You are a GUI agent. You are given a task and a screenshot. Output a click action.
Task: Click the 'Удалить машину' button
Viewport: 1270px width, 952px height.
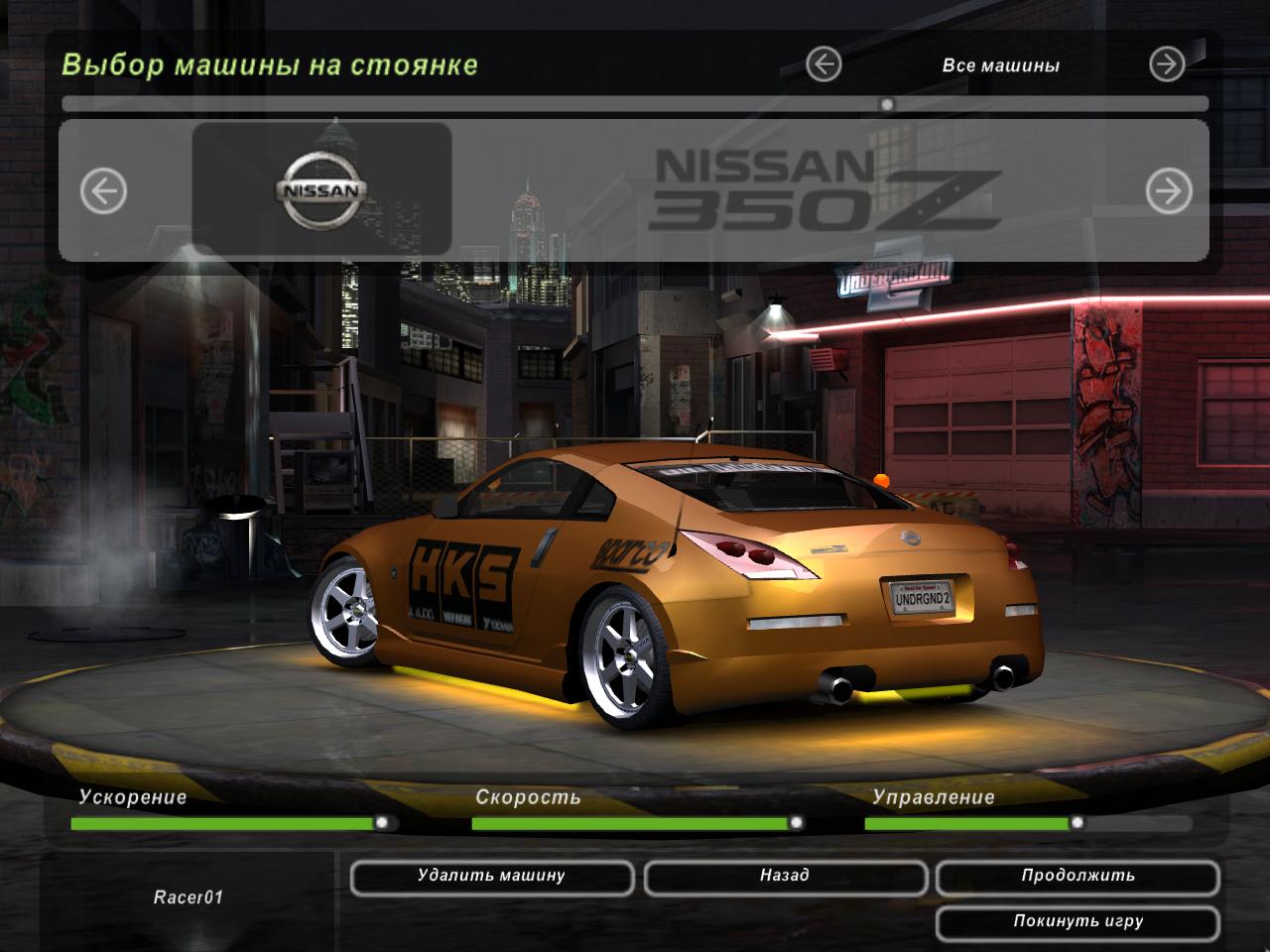click(x=491, y=877)
